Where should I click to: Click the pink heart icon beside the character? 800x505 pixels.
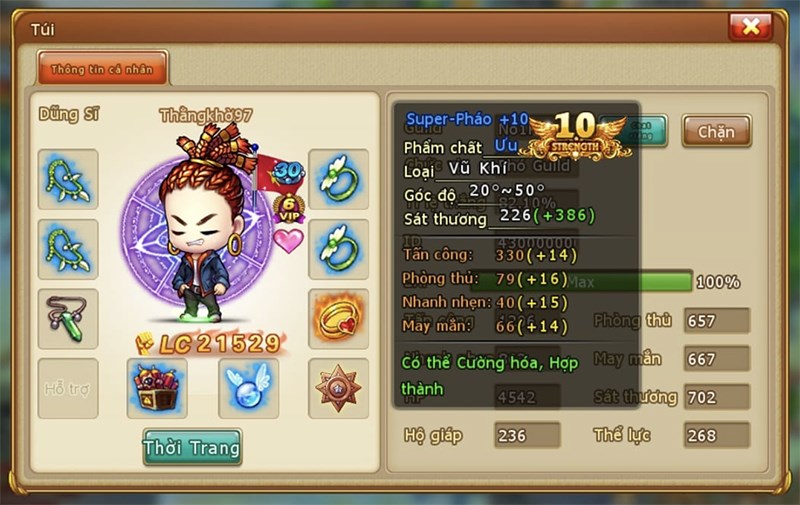click(289, 241)
